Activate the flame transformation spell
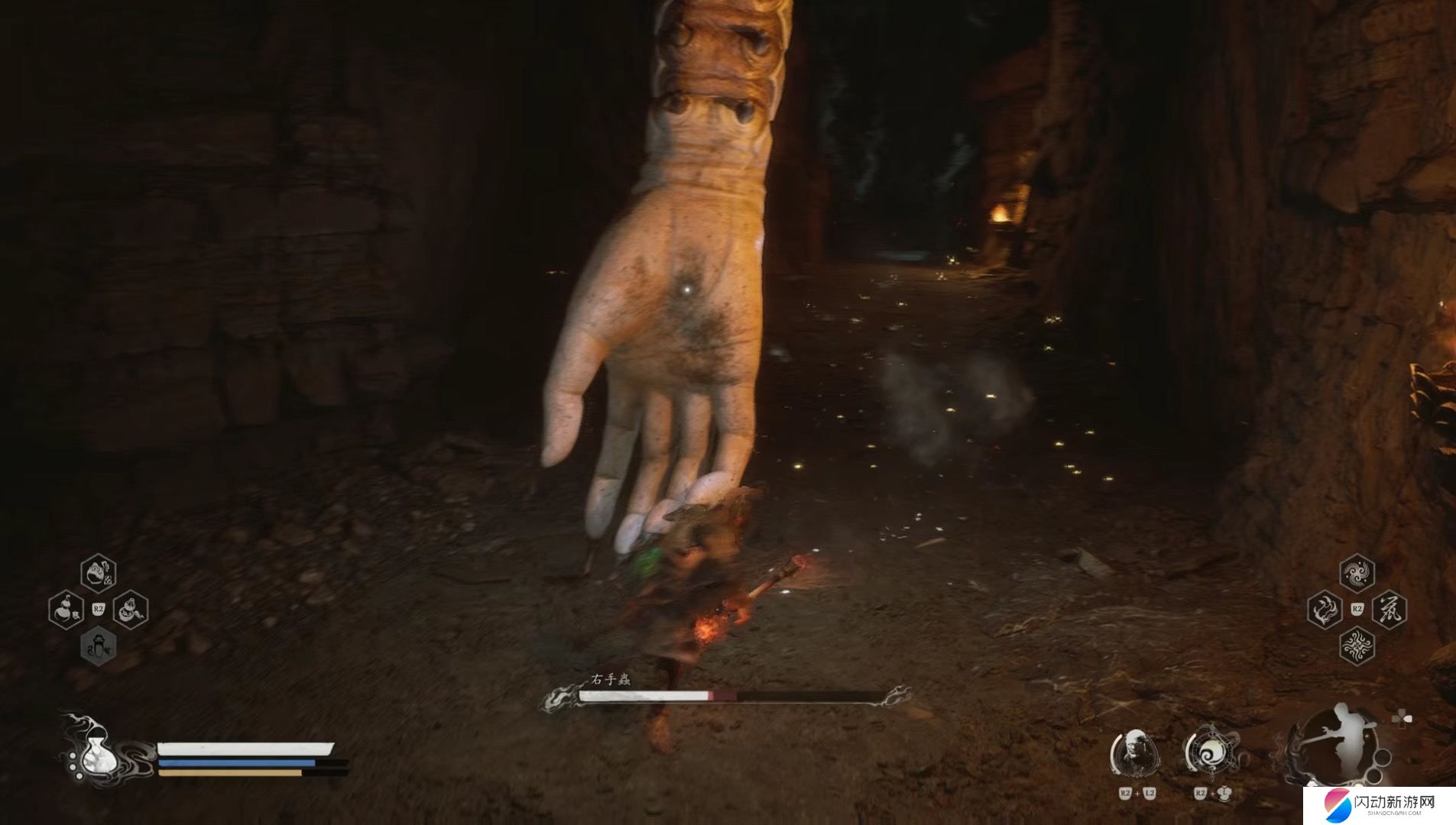 pos(1324,610)
